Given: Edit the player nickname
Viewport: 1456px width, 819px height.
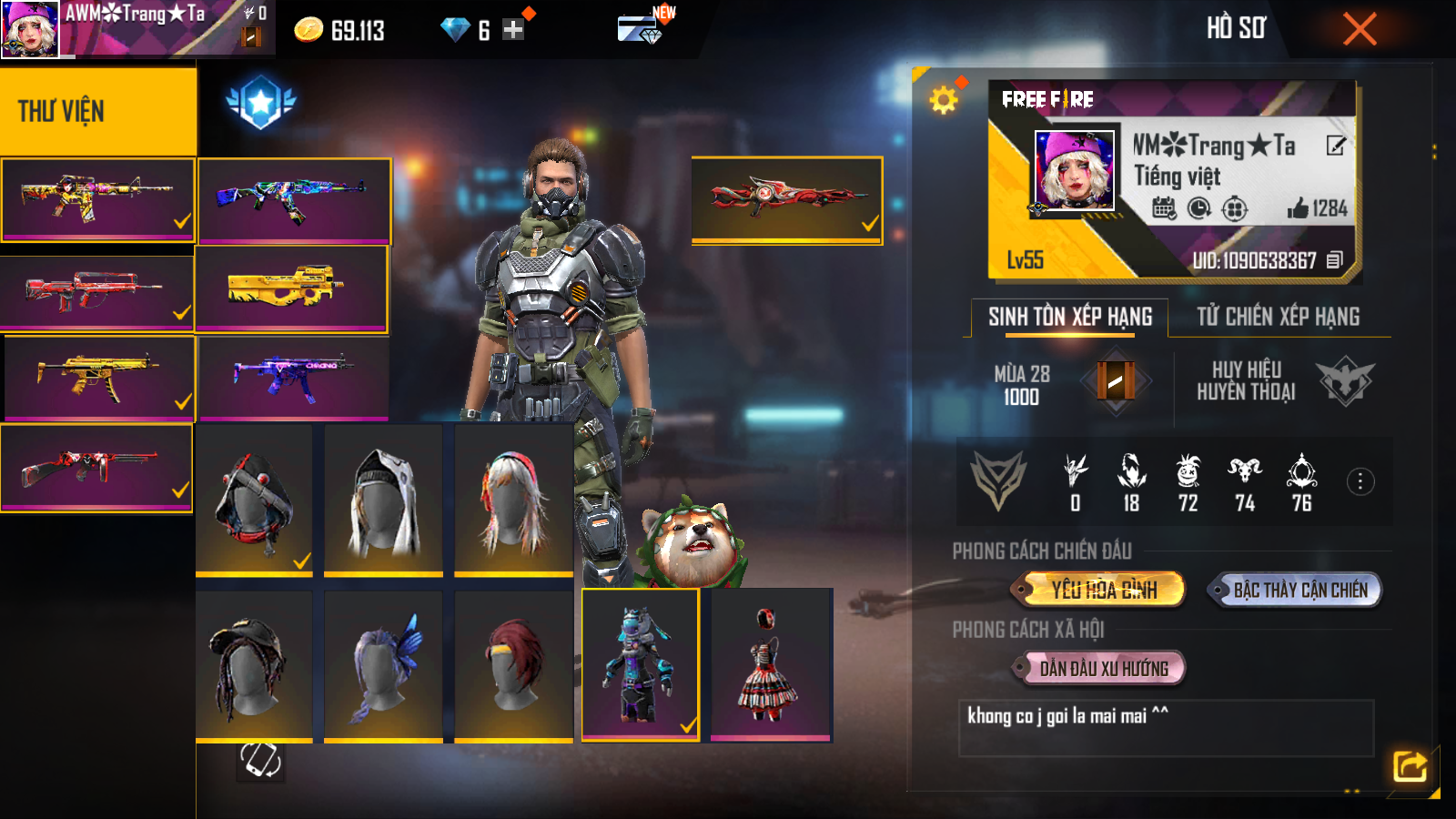Looking at the screenshot, I should tap(1335, 146).
